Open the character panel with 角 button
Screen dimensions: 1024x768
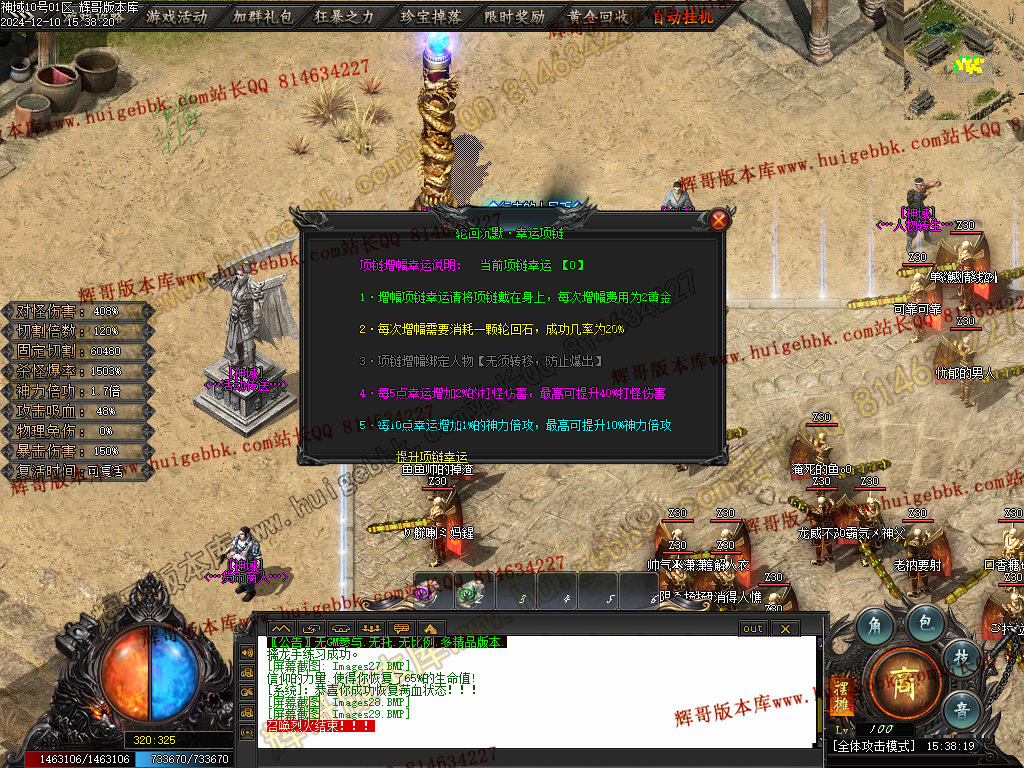(874, 624)
